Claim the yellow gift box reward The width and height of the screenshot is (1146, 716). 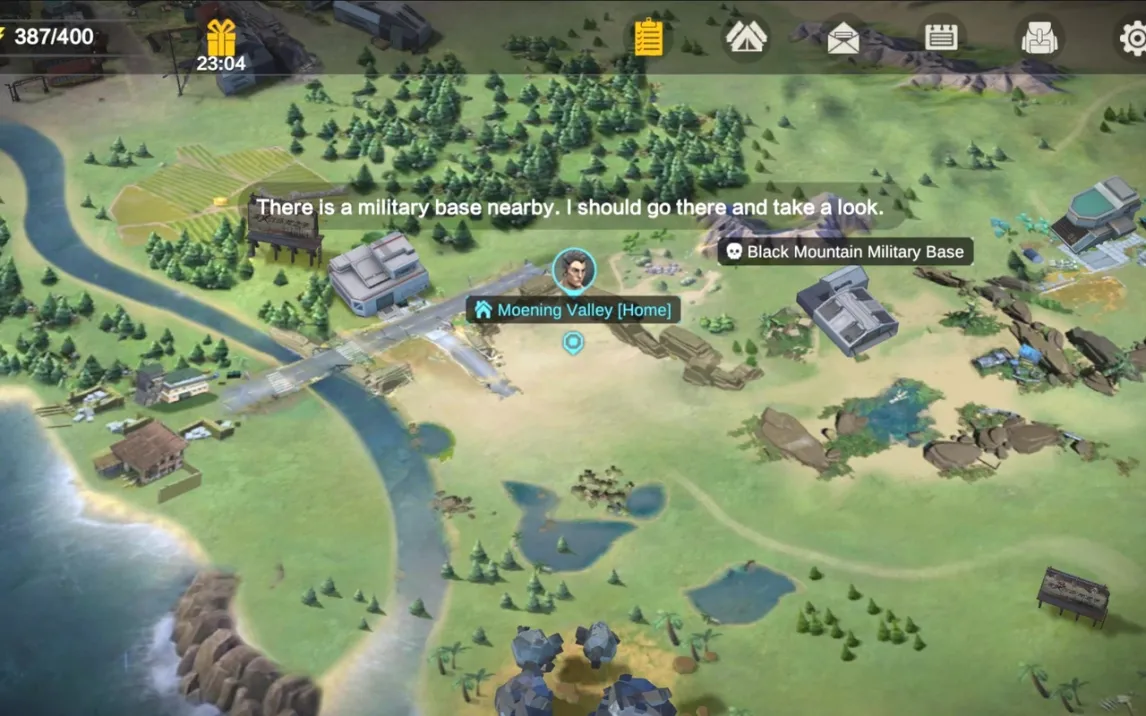(x=221, y=39)
